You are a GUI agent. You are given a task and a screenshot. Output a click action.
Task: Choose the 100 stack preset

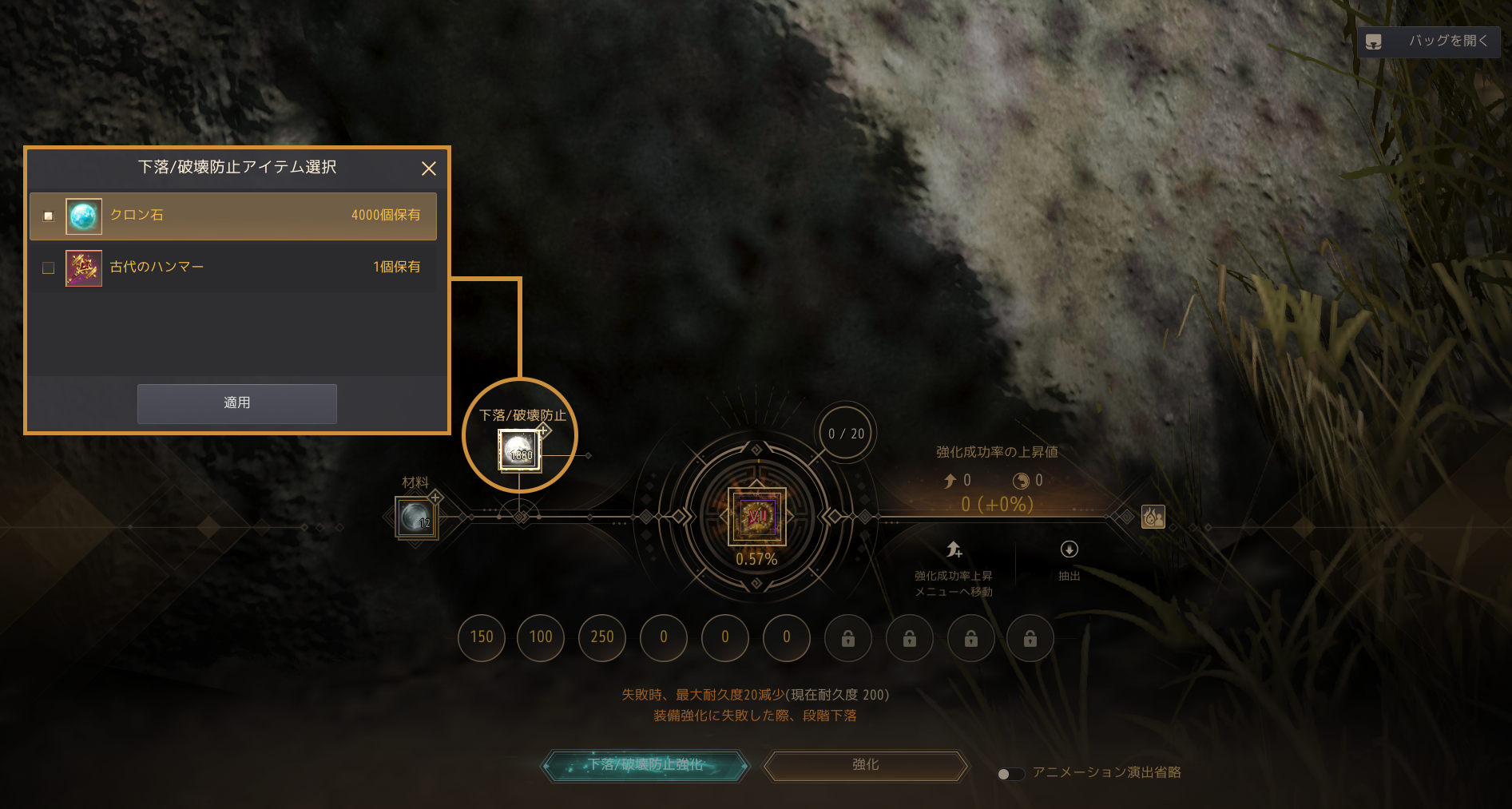click(x=541, y=637)
